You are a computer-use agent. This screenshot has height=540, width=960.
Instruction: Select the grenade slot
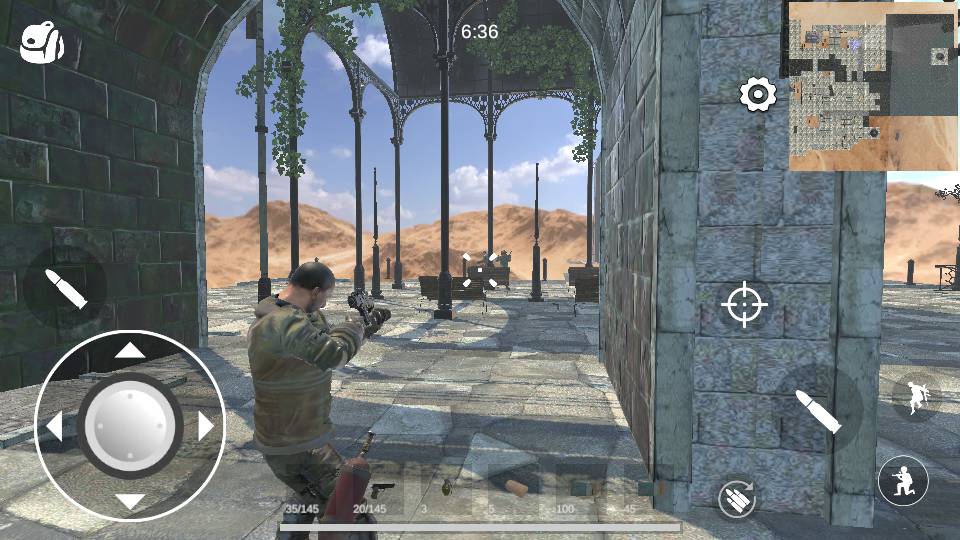coord(446,489)
